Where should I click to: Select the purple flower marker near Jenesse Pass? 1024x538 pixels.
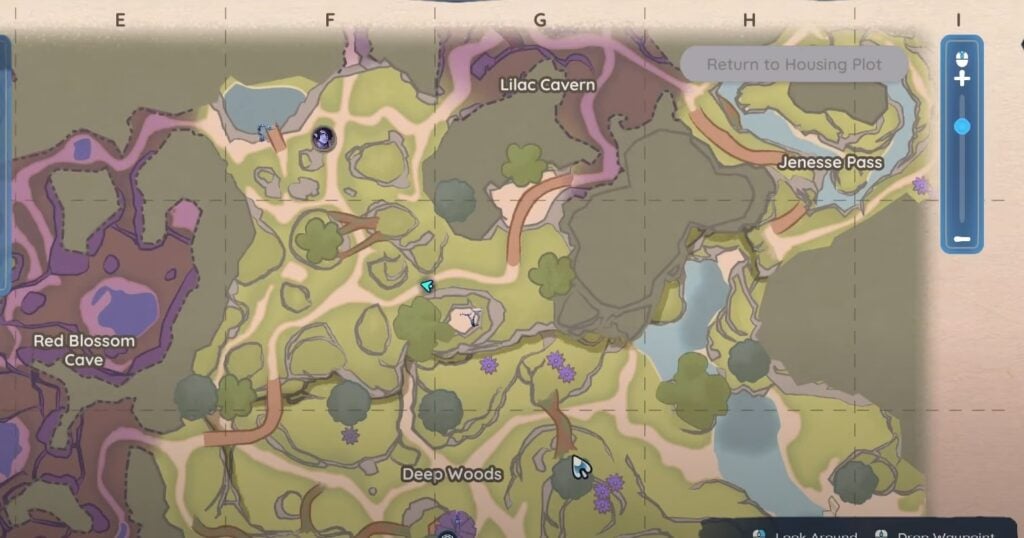(921, 185)
